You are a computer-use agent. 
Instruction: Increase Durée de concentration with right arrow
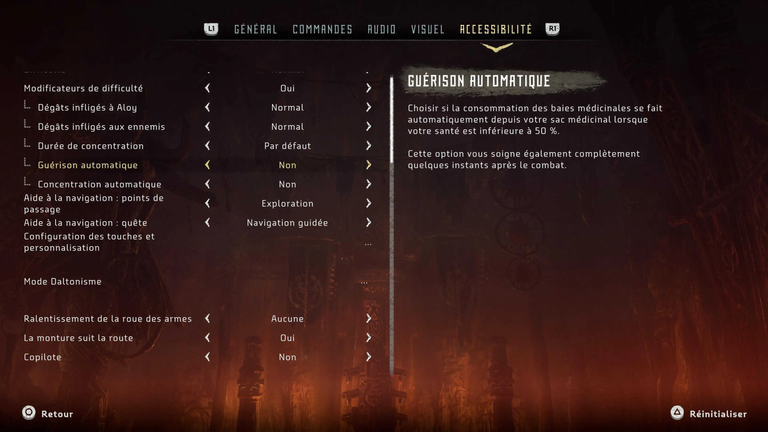click(x=368, y=146)
